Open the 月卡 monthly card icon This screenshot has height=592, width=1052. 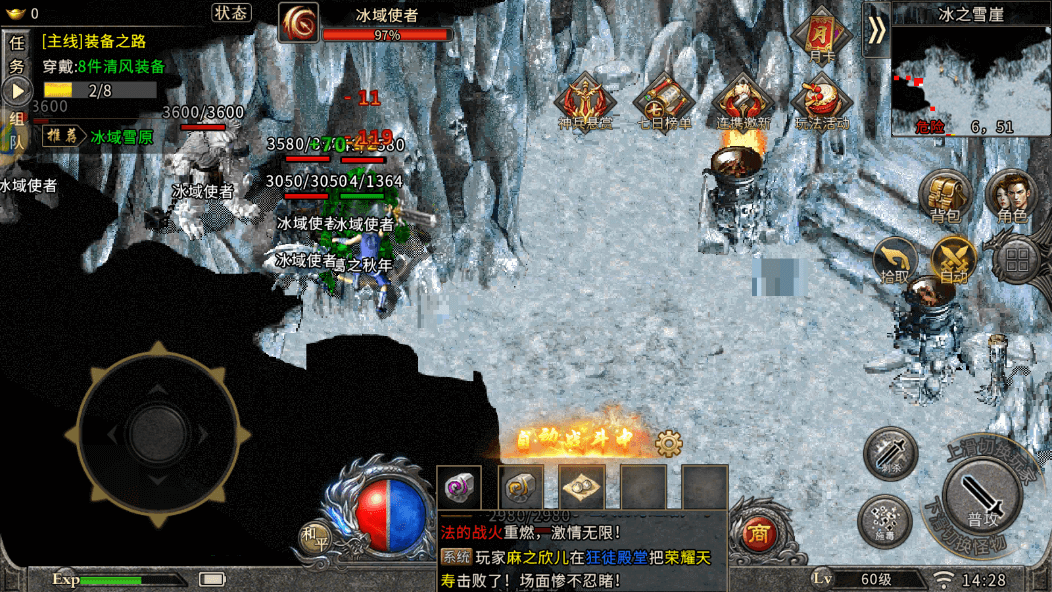[821, 36]
